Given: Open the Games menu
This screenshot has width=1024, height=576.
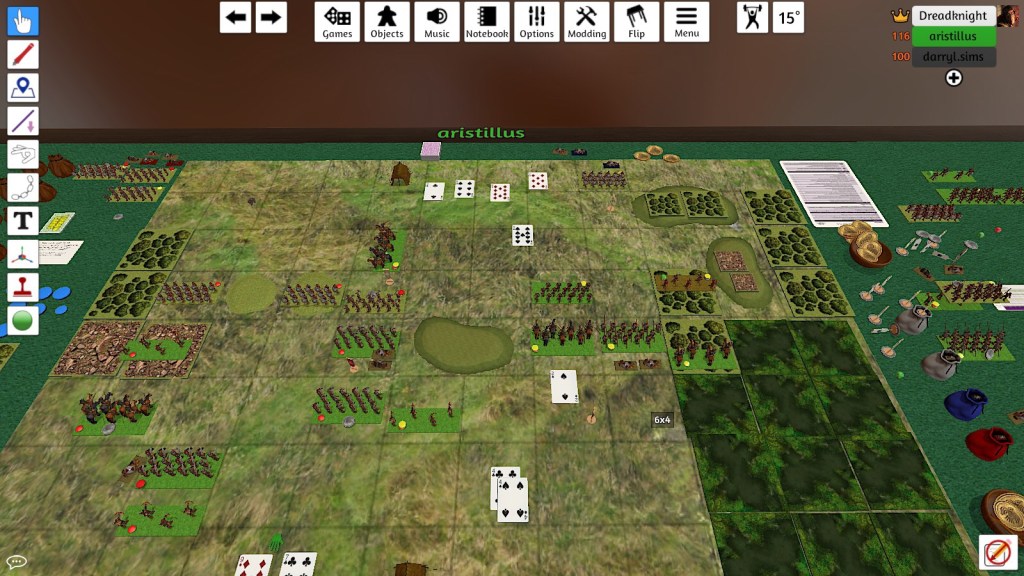Looking at the screenshot, I should click(337, 21).
